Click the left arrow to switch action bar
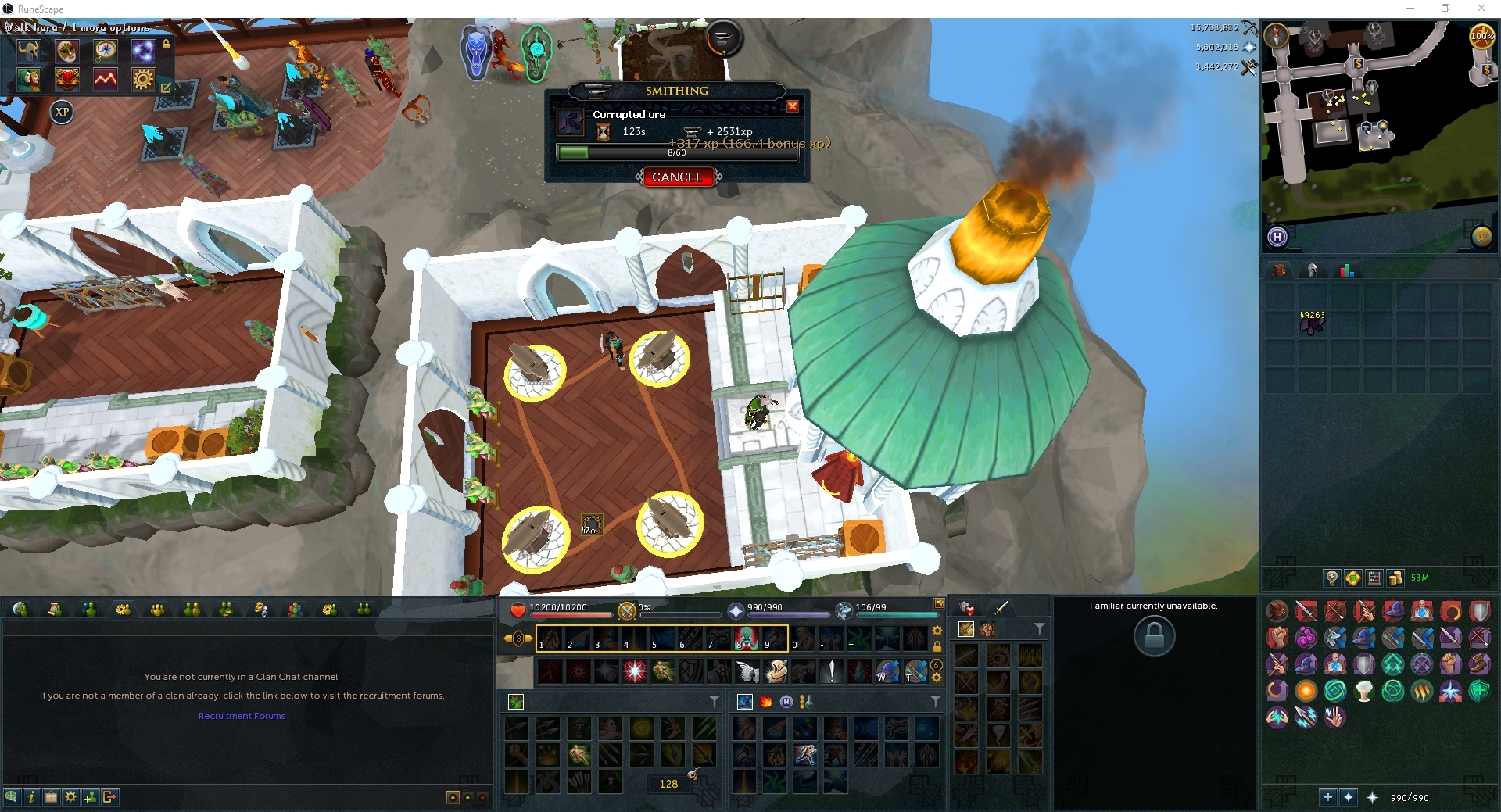 (x=507, y=639)
